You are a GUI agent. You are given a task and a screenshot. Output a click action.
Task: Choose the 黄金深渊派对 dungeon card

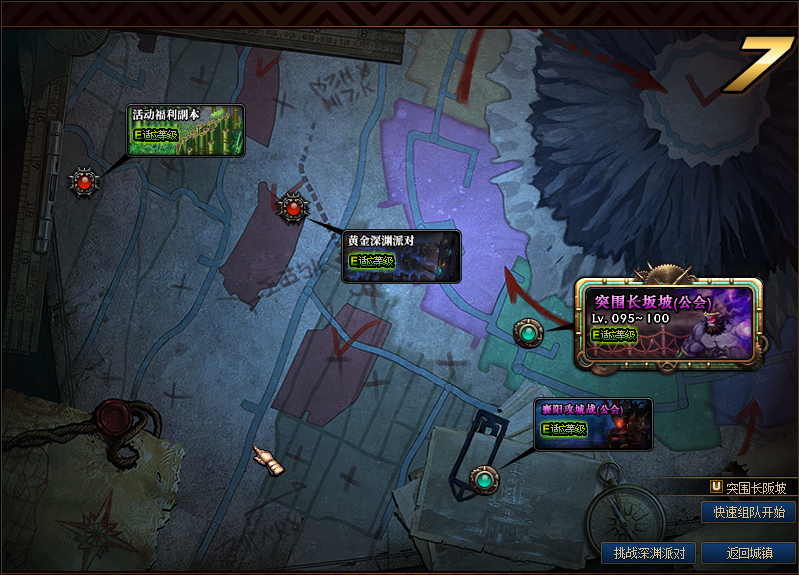(402, 256)
